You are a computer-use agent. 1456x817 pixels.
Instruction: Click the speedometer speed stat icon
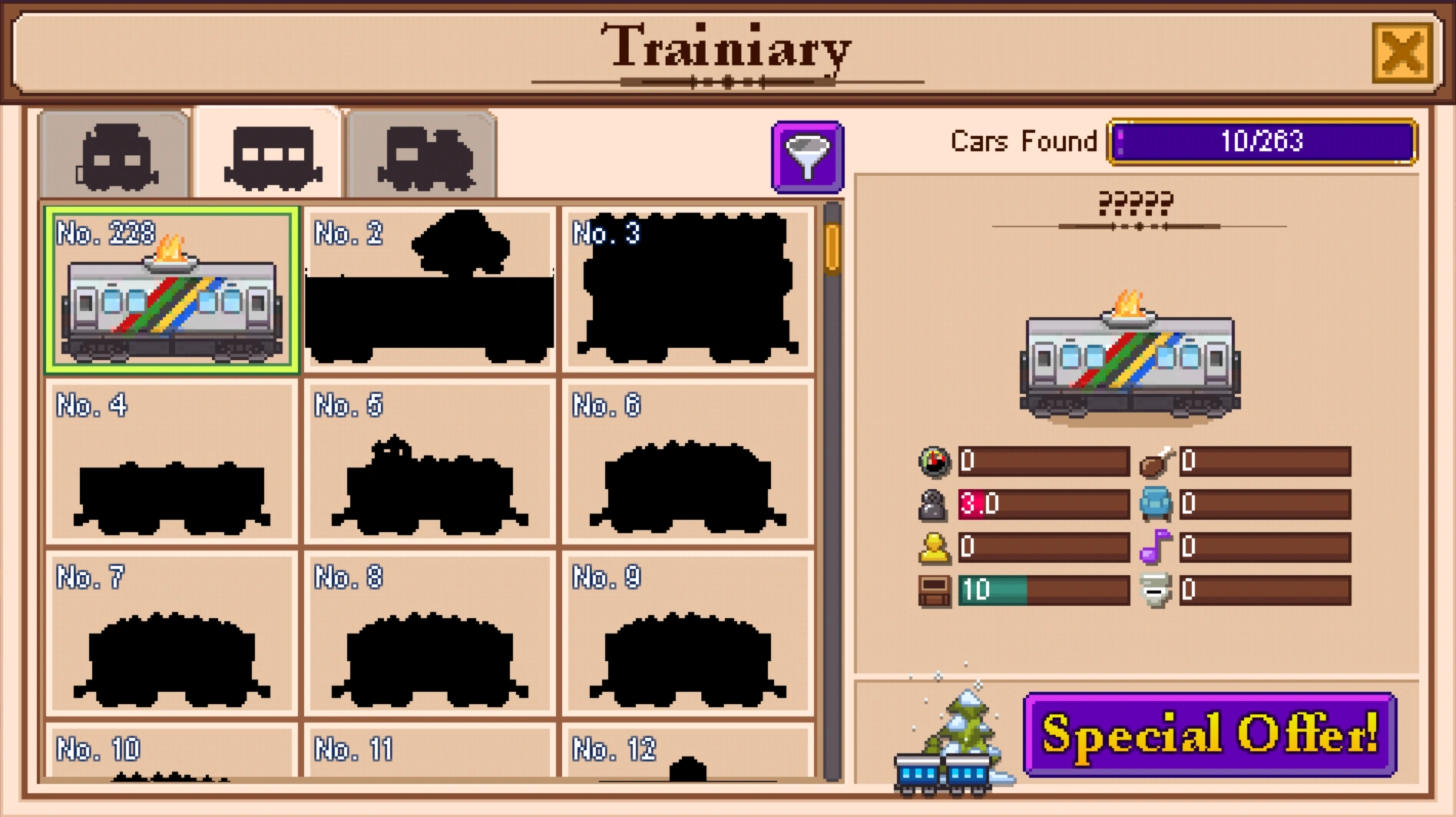(933, 461)
